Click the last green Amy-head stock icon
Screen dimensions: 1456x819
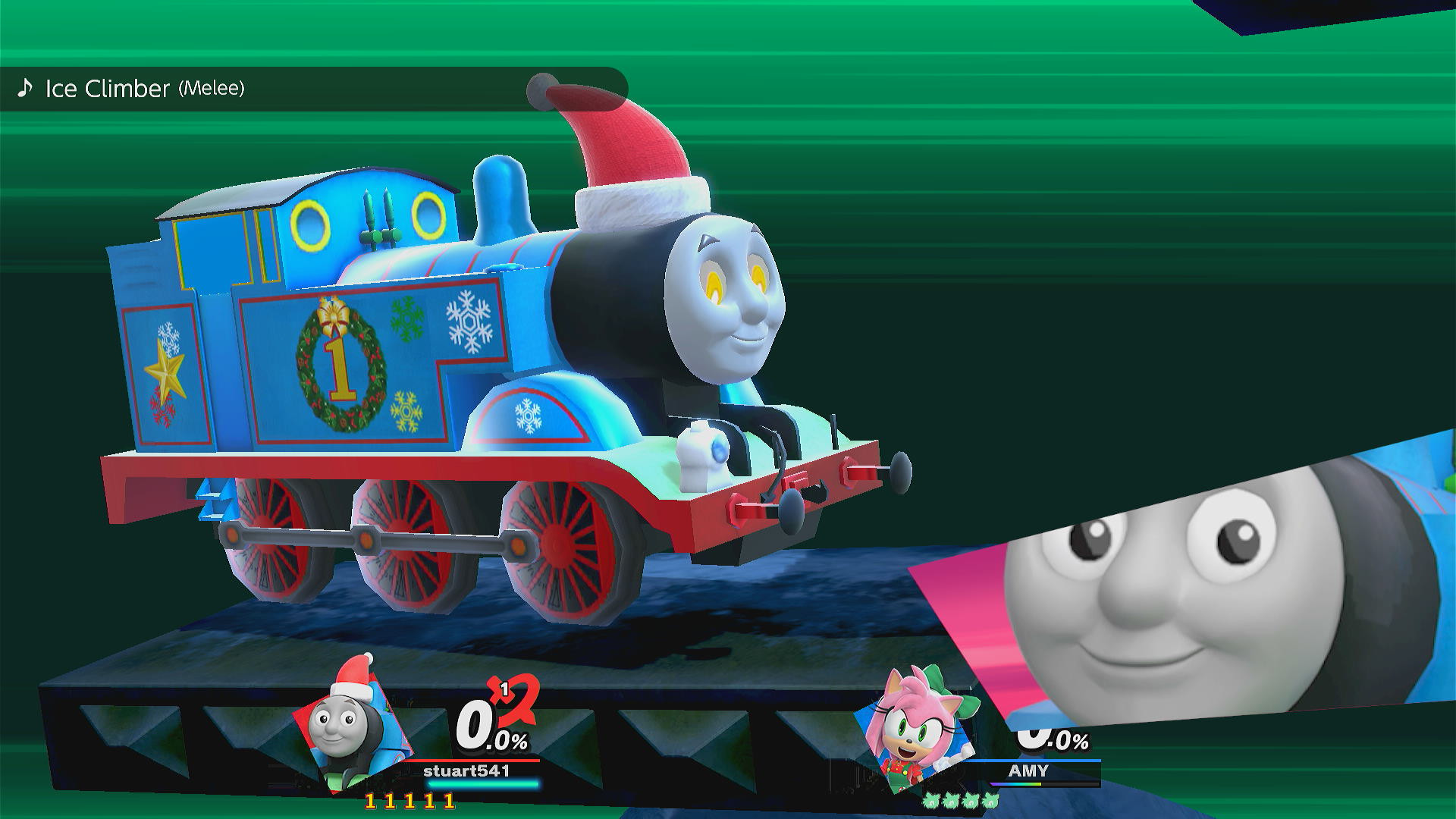coord(989,801)
